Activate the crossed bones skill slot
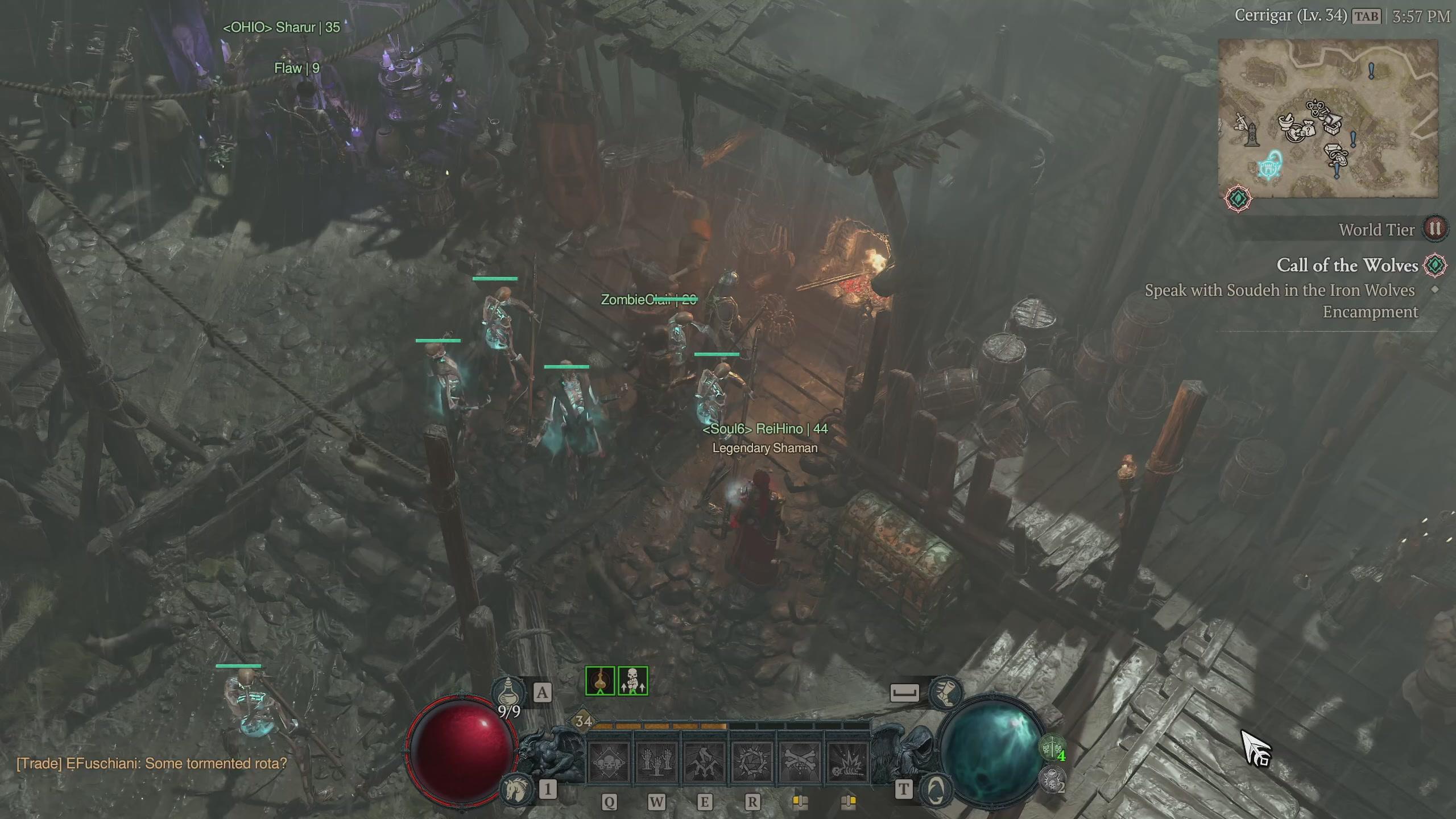Image resolution: width=1456 pixels, height=819 pixels. click(x=799, y=763)
